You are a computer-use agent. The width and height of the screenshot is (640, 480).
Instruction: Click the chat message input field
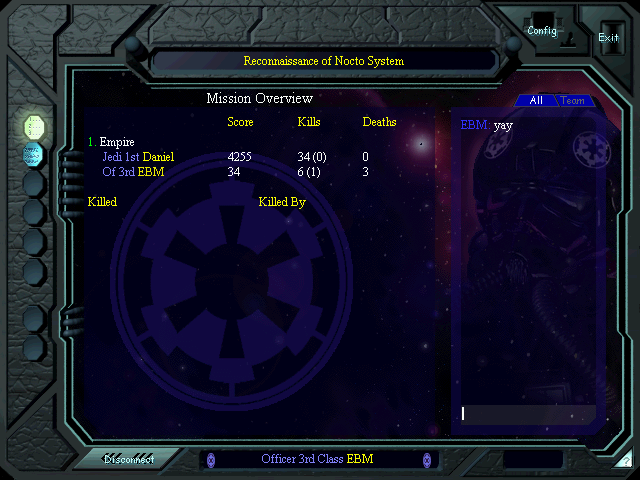point(527,413)
